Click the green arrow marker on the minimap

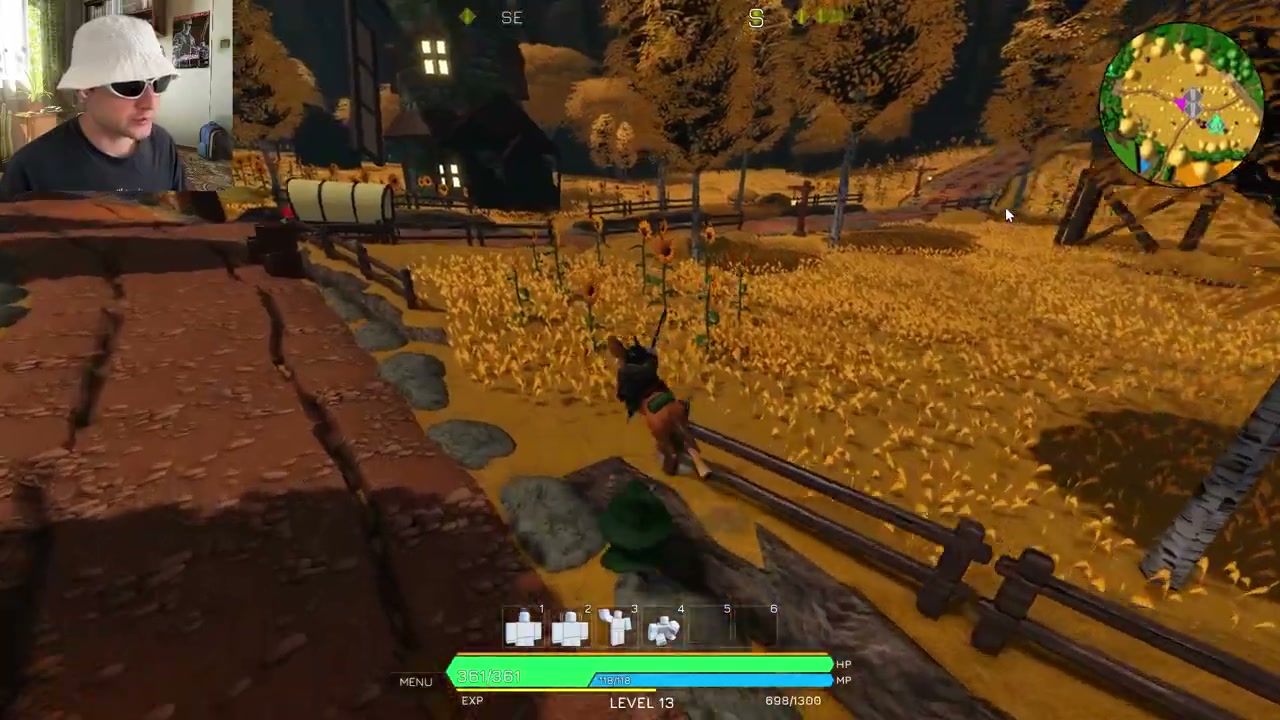(x=1216, y=123)
